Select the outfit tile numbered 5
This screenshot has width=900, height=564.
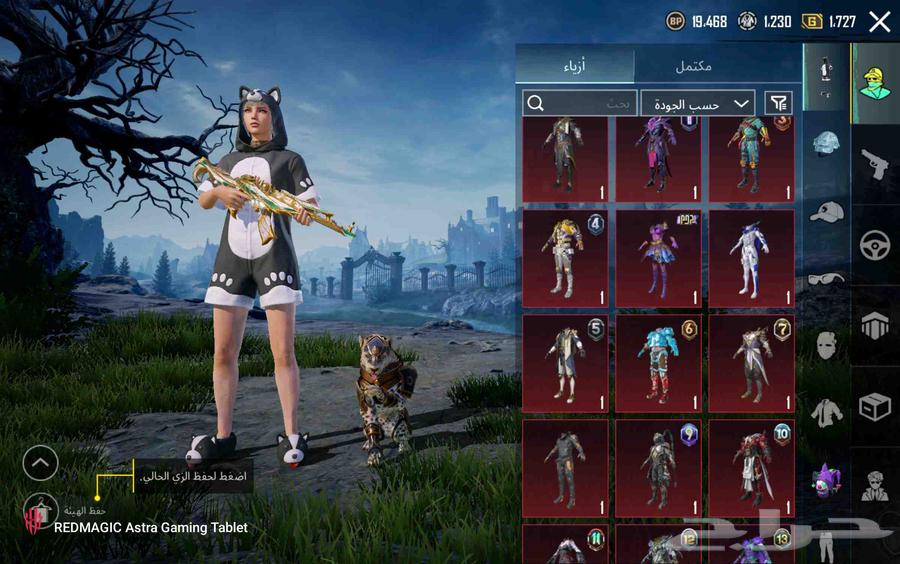(x=565, y=363)
